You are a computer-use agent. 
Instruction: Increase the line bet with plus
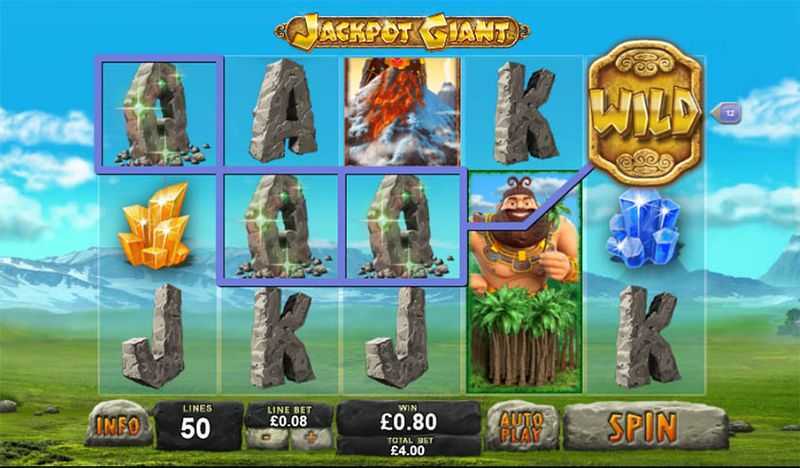[x=310, y=438]
